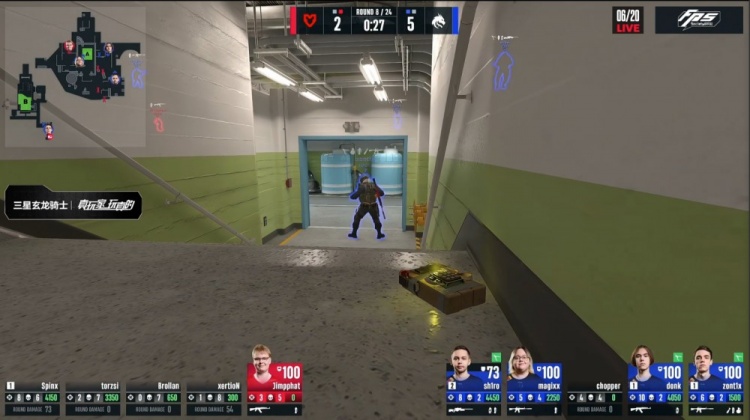Click the blue wolf team logo
The width and height of the screenshot is (750, 420).
[x=440, y=21]
